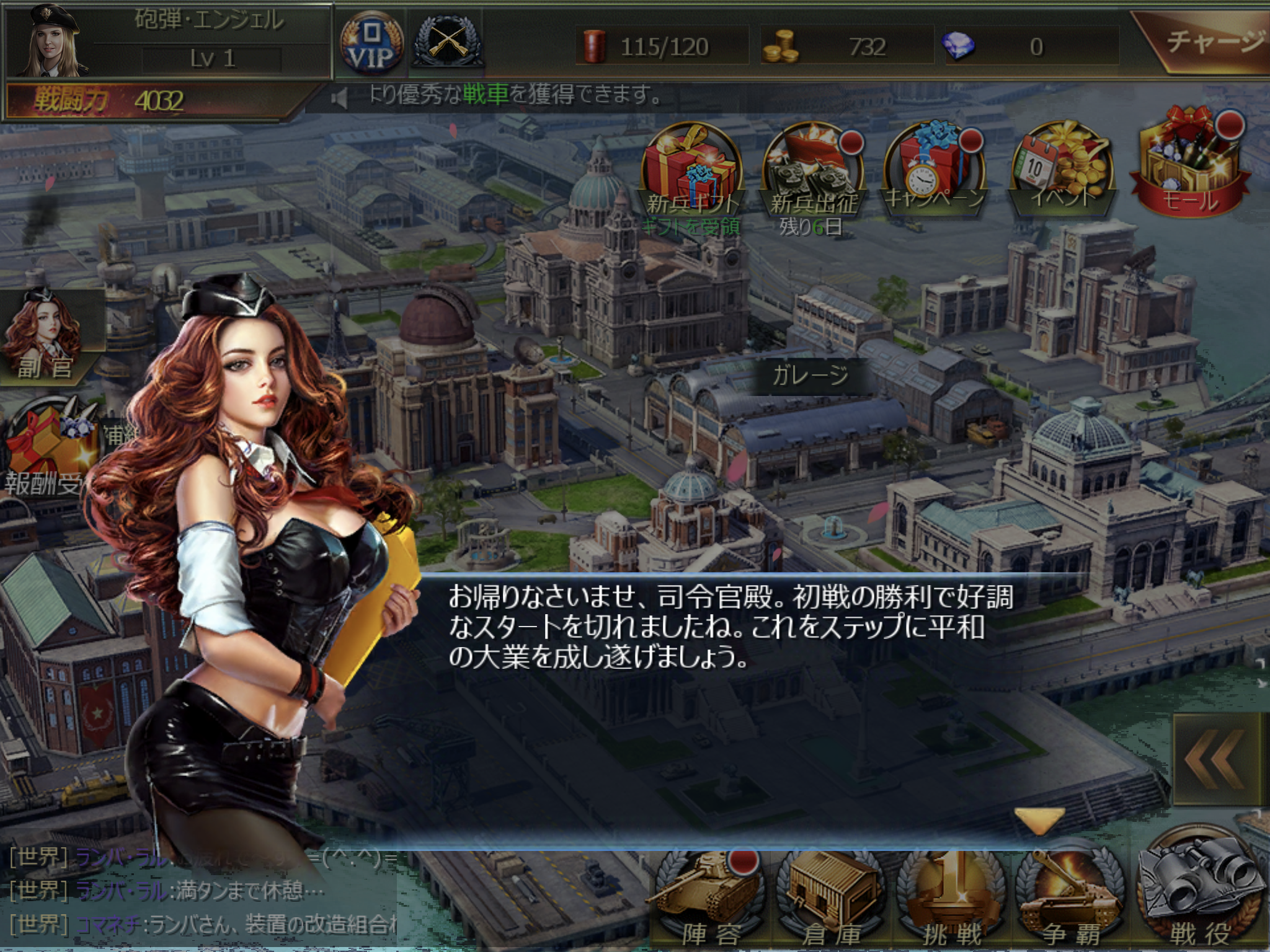Image resolution: width=1270 pixels, height=952 pixels.
Task: Open the 副官 adjutant portrait
Action: (43, 335)
